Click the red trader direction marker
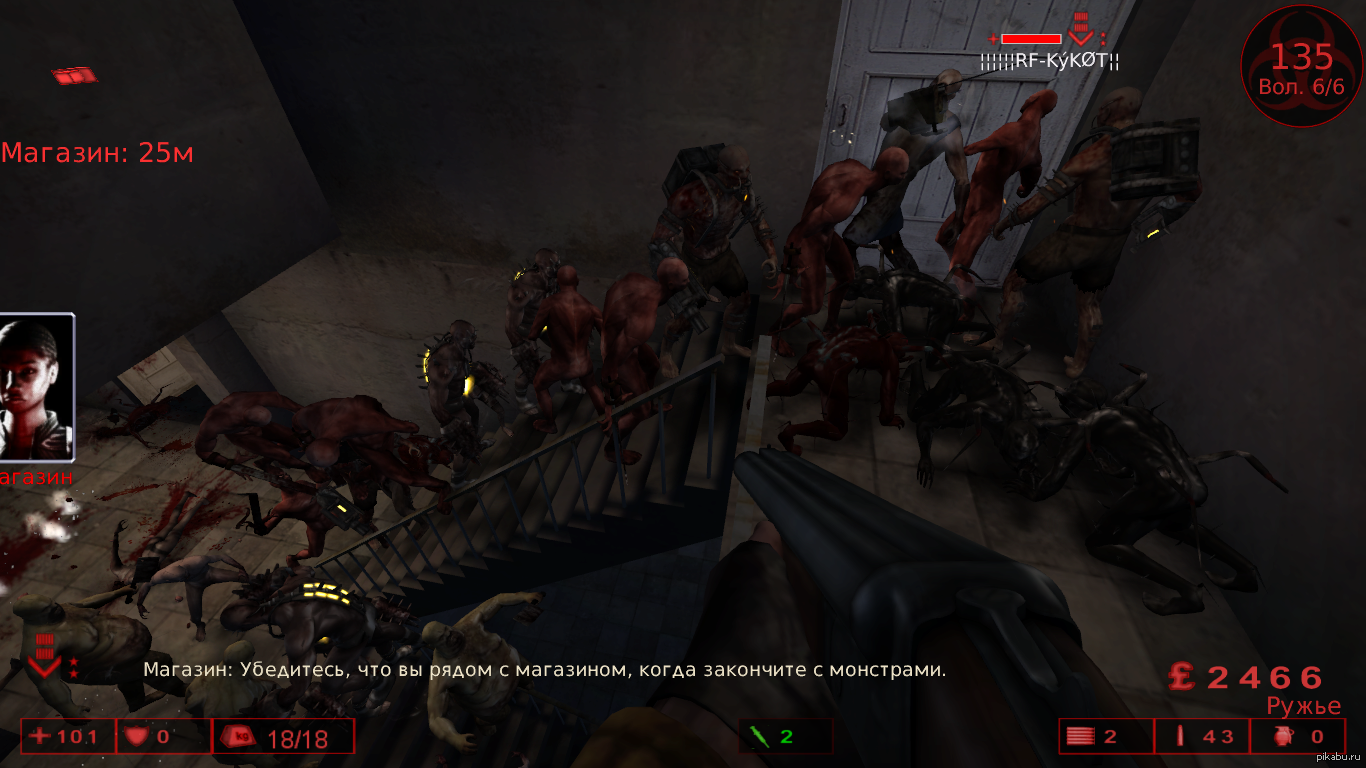The image size is (1366, 768). 74,76
